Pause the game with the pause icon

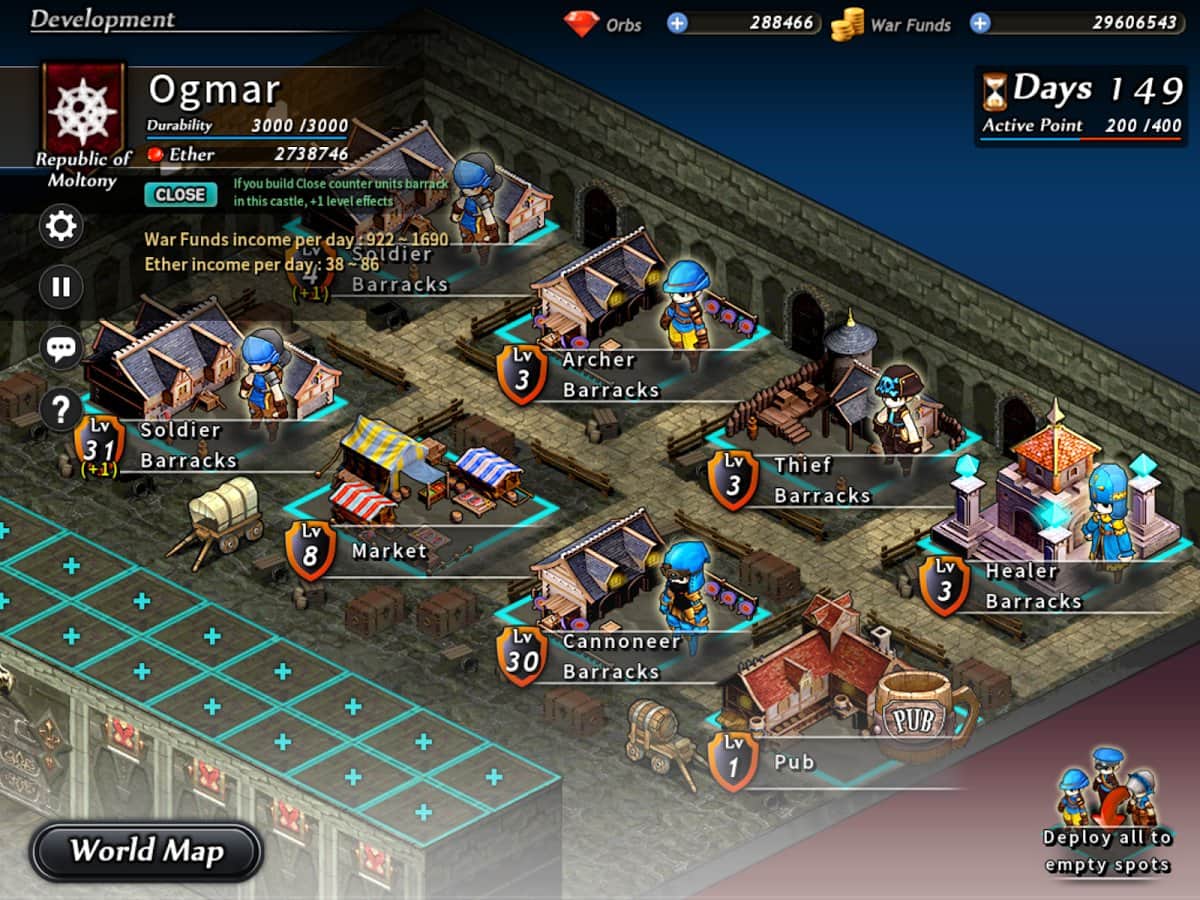(x=61, y=288)
